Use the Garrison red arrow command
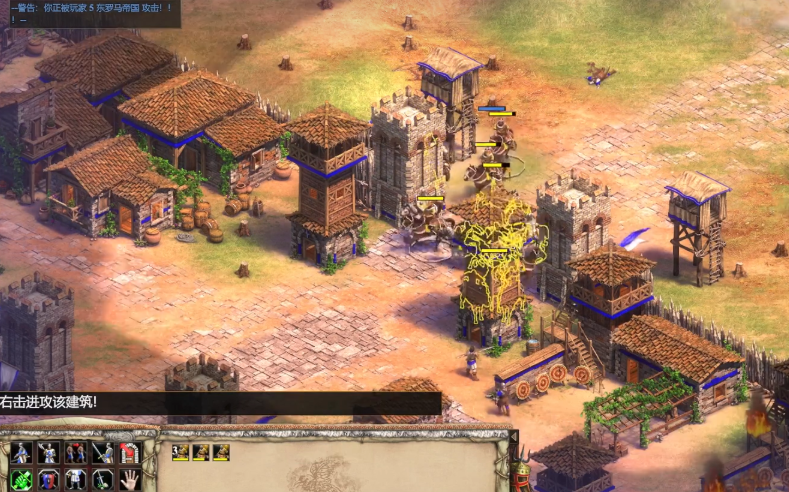789x492 pixels. pos(129,452)
